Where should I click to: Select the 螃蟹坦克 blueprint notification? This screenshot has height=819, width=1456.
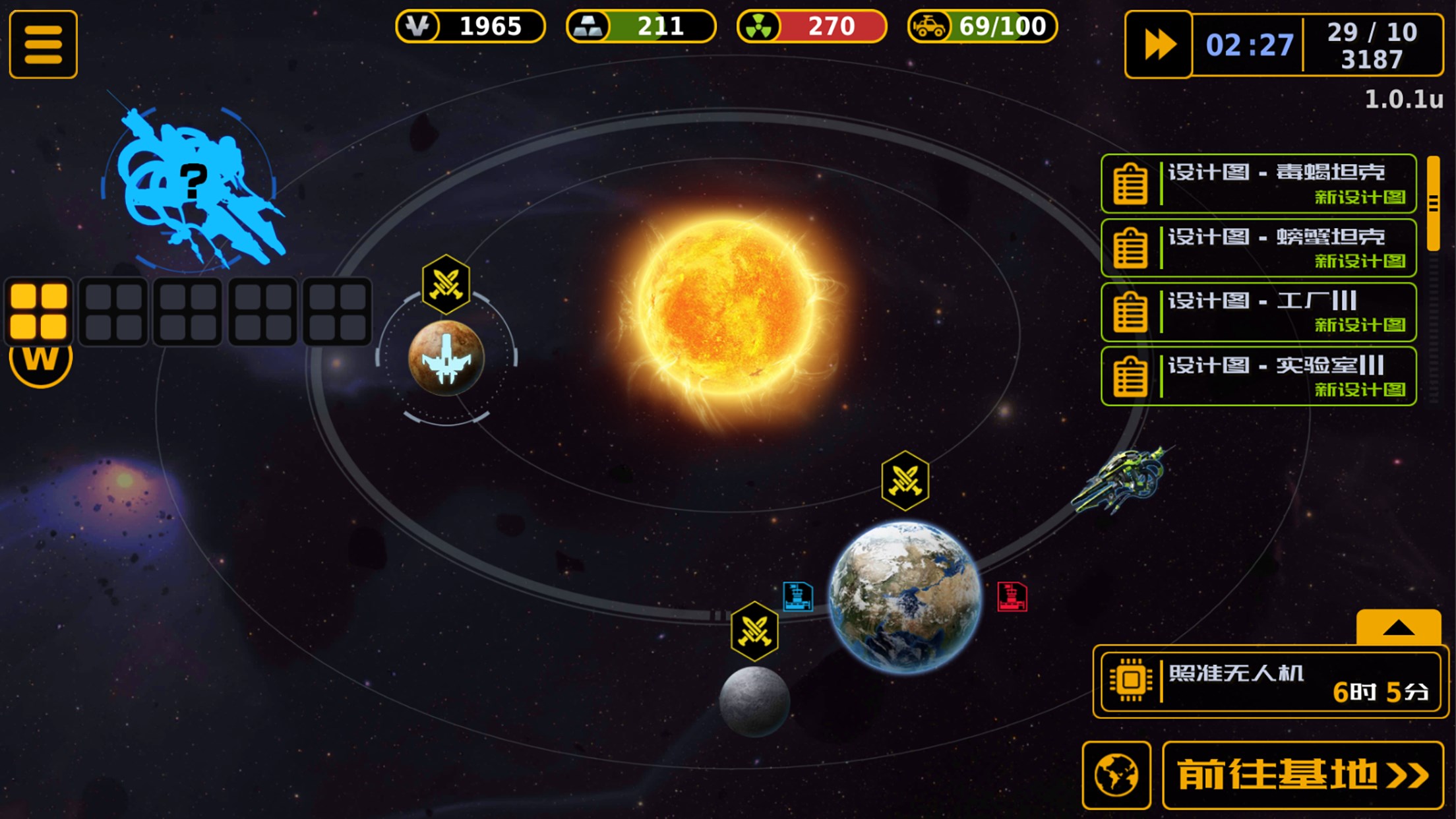tap(1258, 248)
